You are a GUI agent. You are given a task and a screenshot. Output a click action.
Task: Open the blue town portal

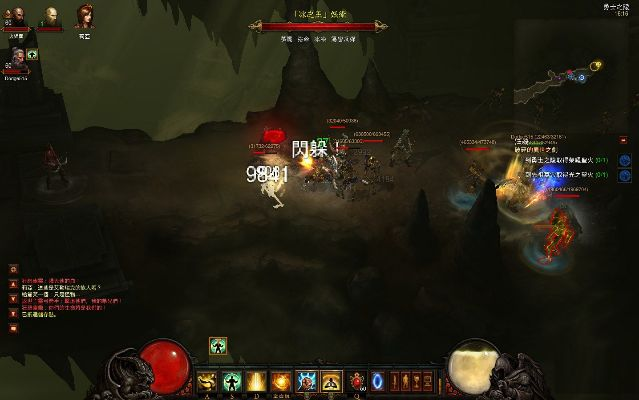point(378,381)
